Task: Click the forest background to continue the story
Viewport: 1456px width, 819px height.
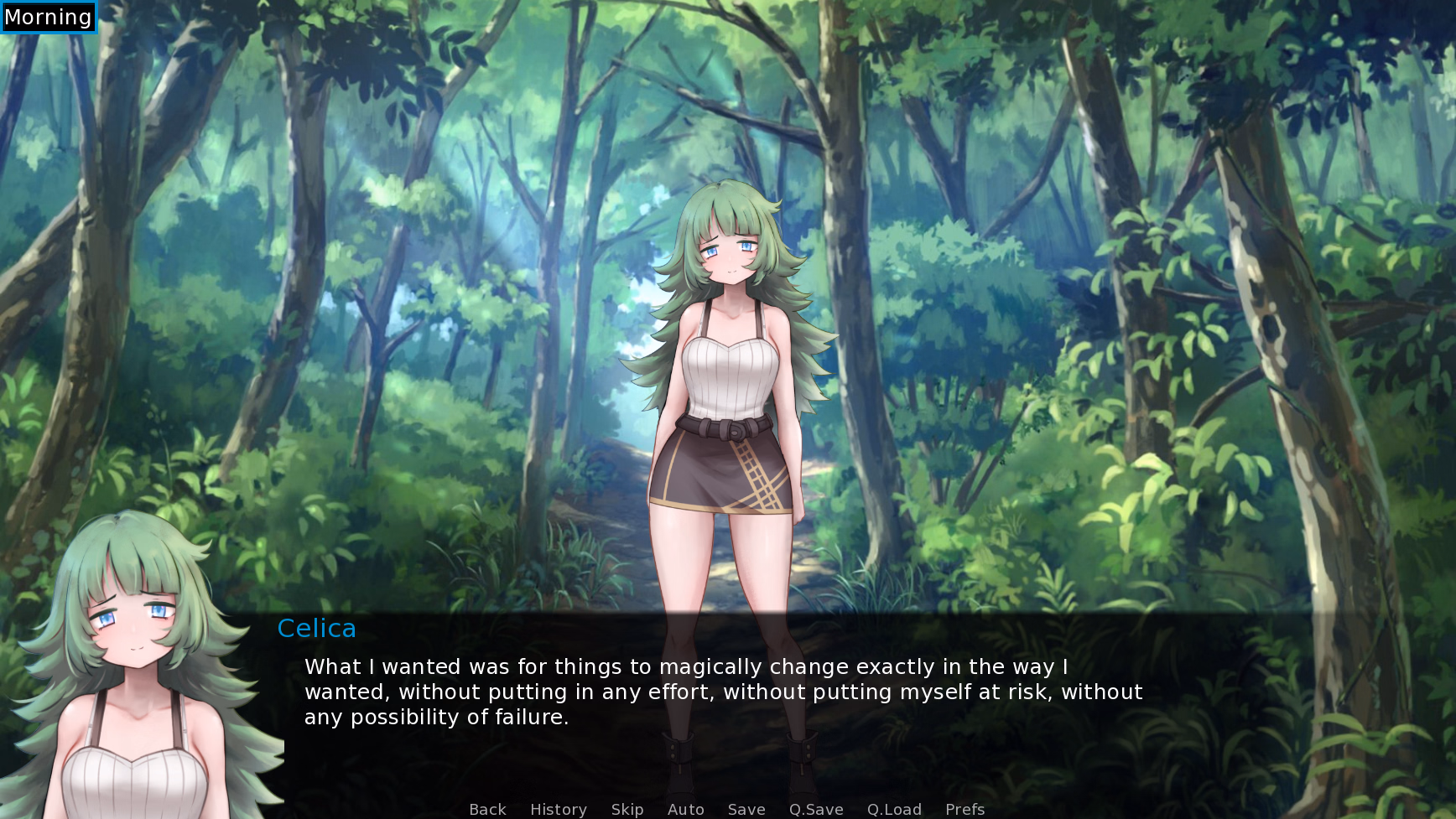Action: tap(1174, 251)
